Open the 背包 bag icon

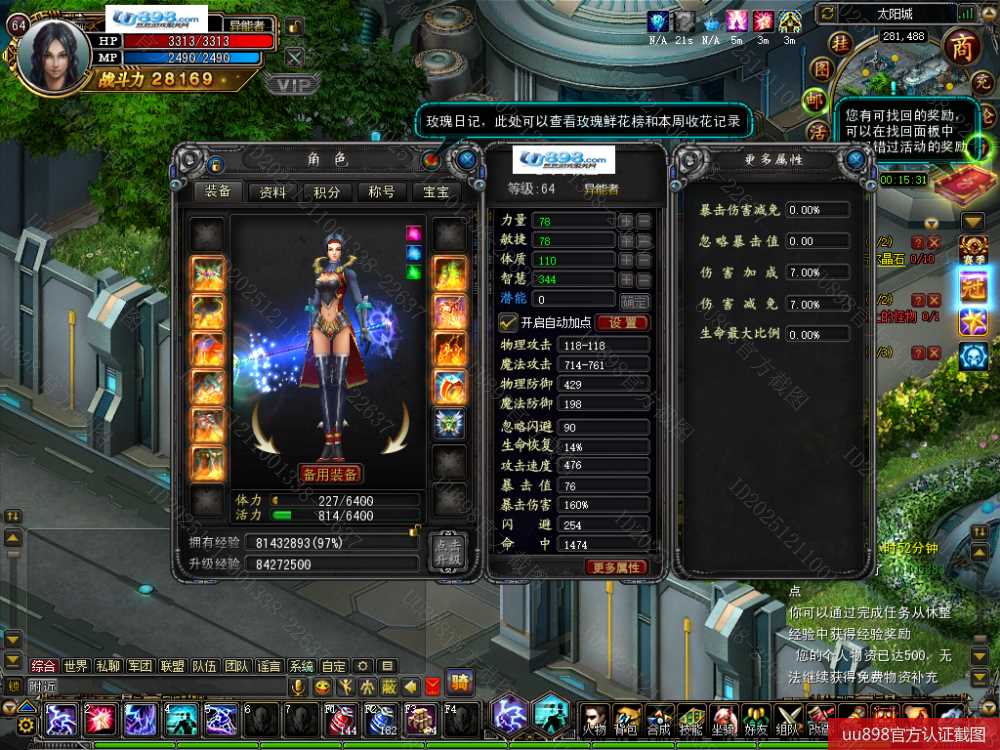click(x=627, y=719)
